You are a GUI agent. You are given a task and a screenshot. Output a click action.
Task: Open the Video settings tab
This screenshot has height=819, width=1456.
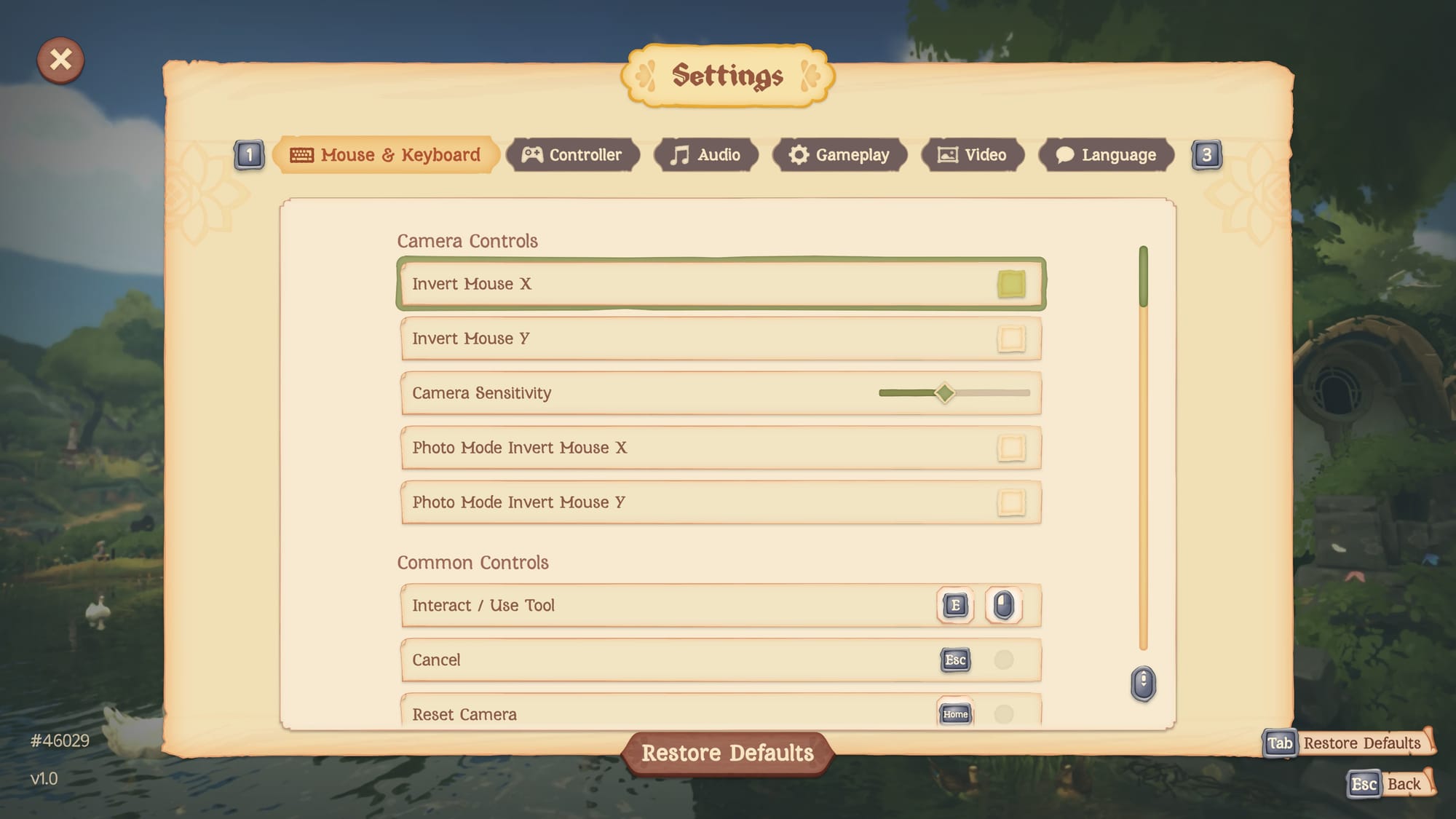(972, 154)
